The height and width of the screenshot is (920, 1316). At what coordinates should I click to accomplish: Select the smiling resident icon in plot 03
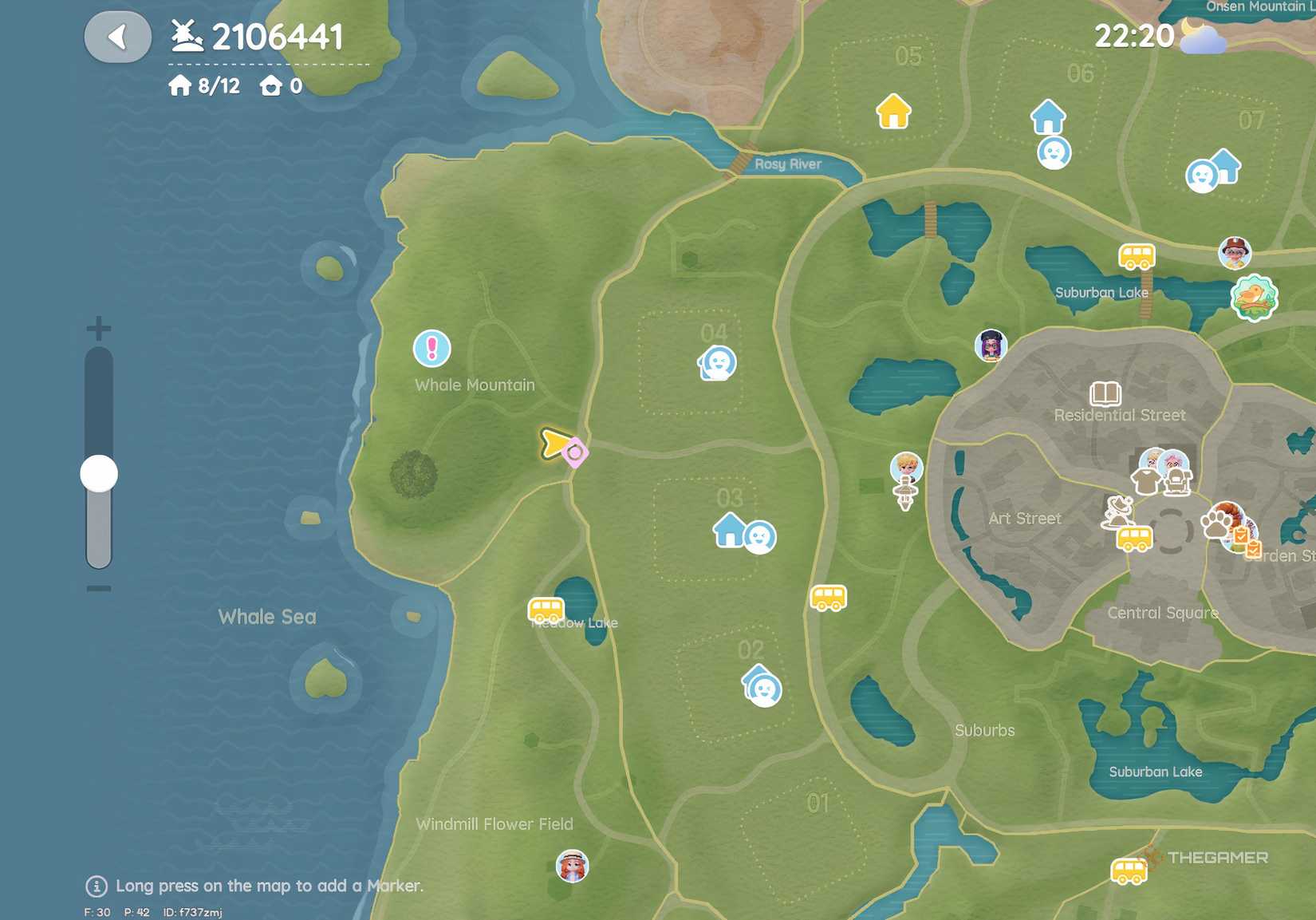click(758, 537)
